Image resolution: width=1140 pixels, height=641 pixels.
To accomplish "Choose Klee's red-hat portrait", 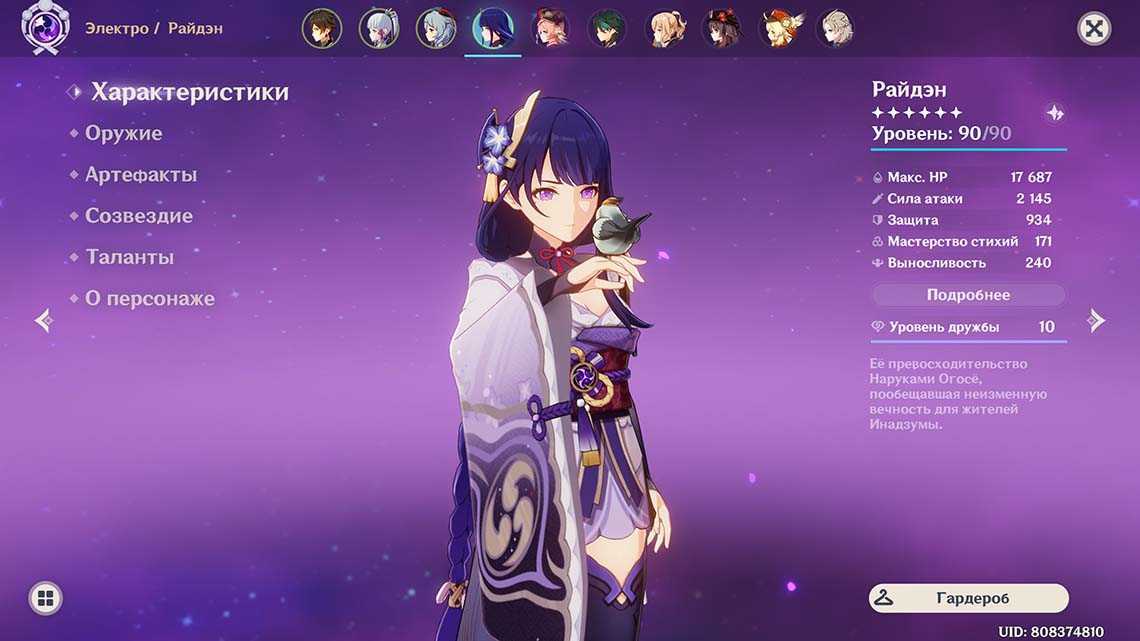I will (778, 29).
